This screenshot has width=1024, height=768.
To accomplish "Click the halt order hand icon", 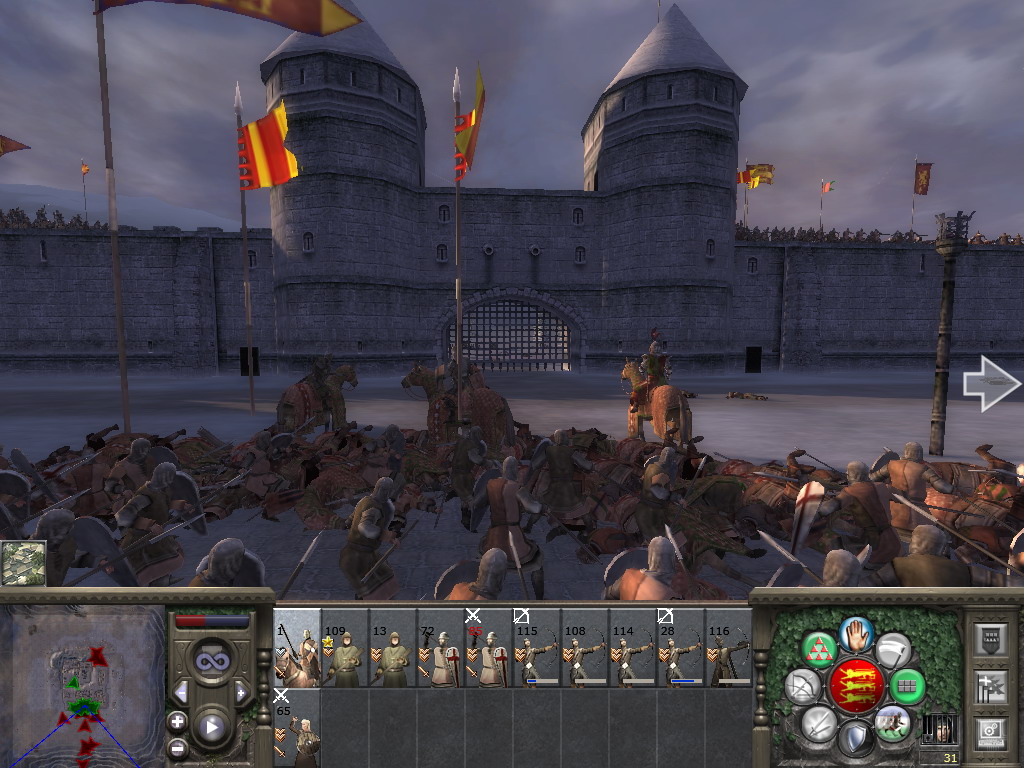I will tap(857, 633).
